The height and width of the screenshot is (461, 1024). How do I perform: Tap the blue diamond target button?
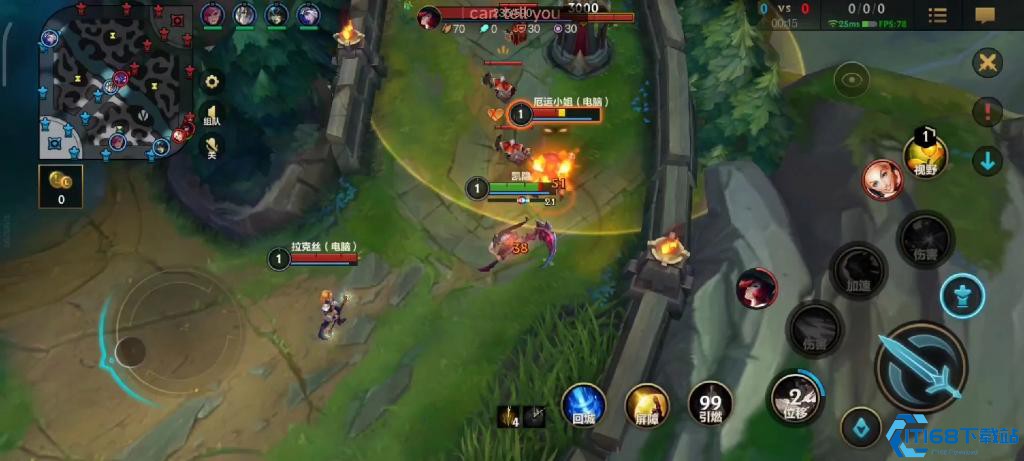860,427
